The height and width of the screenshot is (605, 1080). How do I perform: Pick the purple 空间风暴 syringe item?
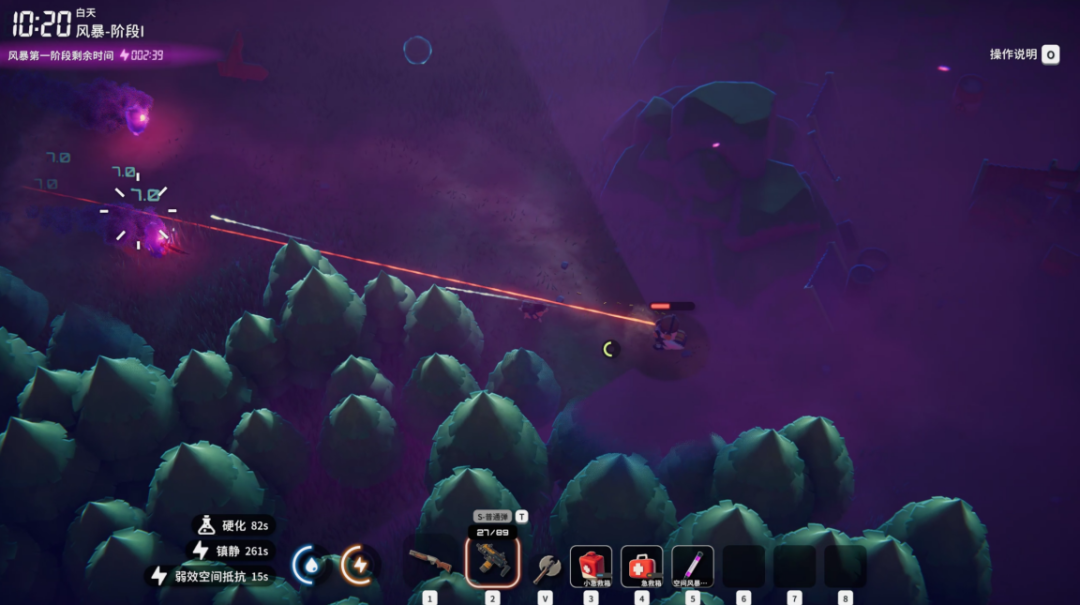[x=693, y=566]
